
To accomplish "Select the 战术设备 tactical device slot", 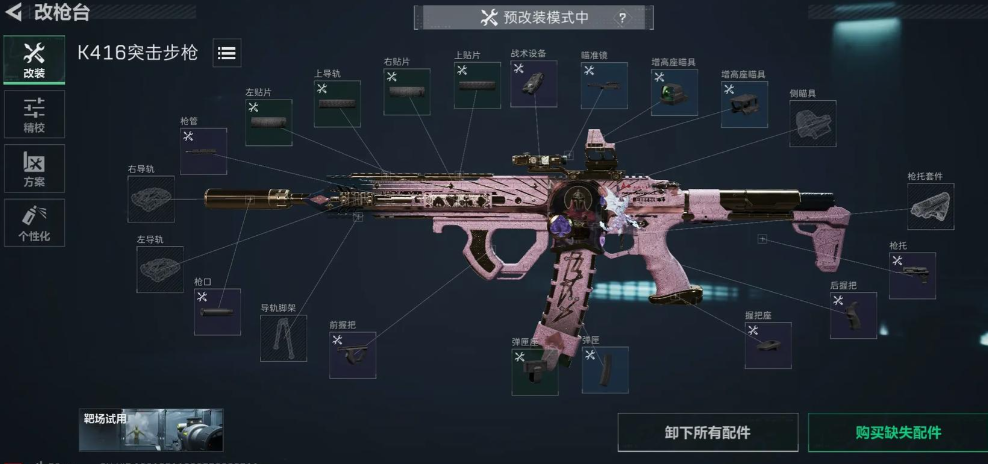I will (533, 84).
